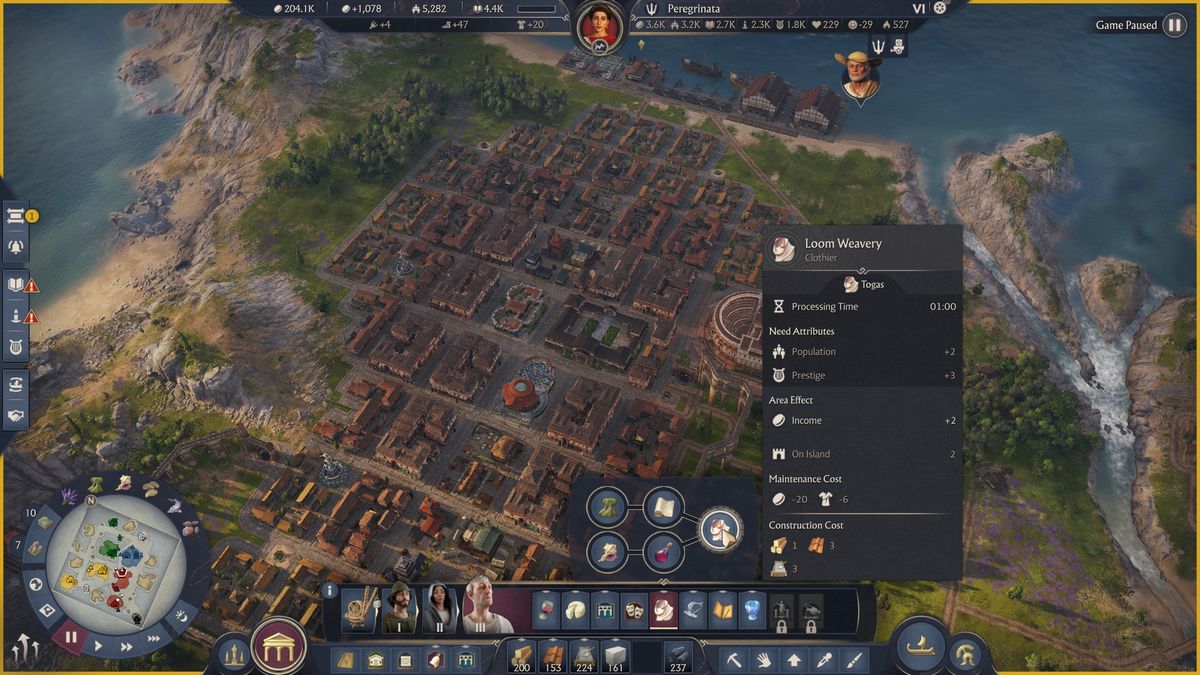Resume the game with the Game Paused button
The width and height of the screenshot is (1200, 675).
[x=1174, y=25]
